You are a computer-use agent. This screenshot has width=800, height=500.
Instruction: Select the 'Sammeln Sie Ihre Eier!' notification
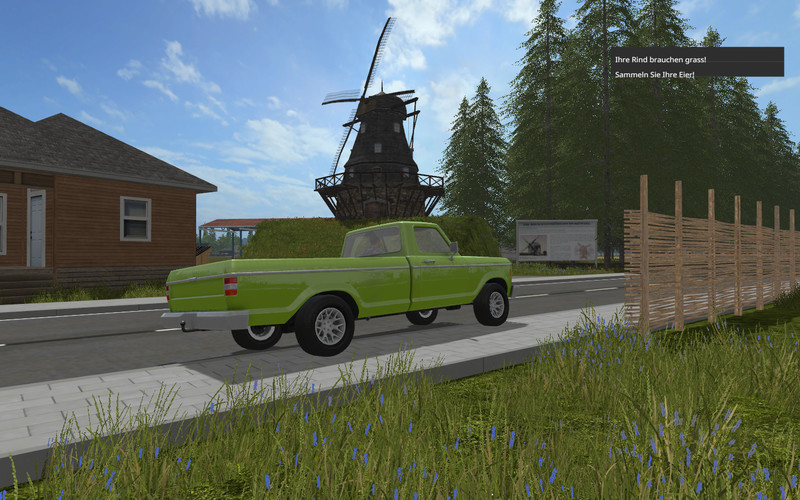tap(654, 74)
